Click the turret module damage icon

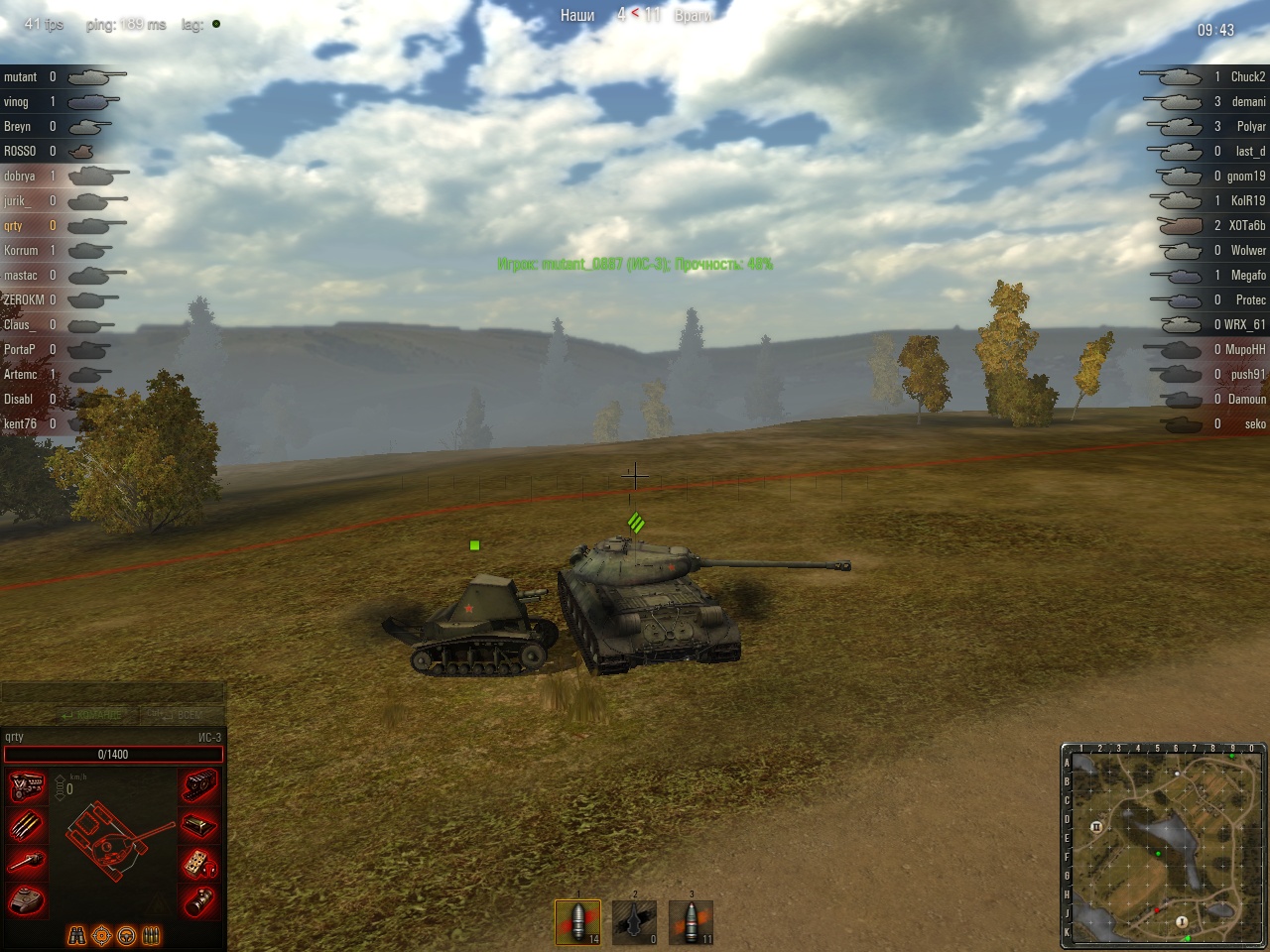pos(27,900)
